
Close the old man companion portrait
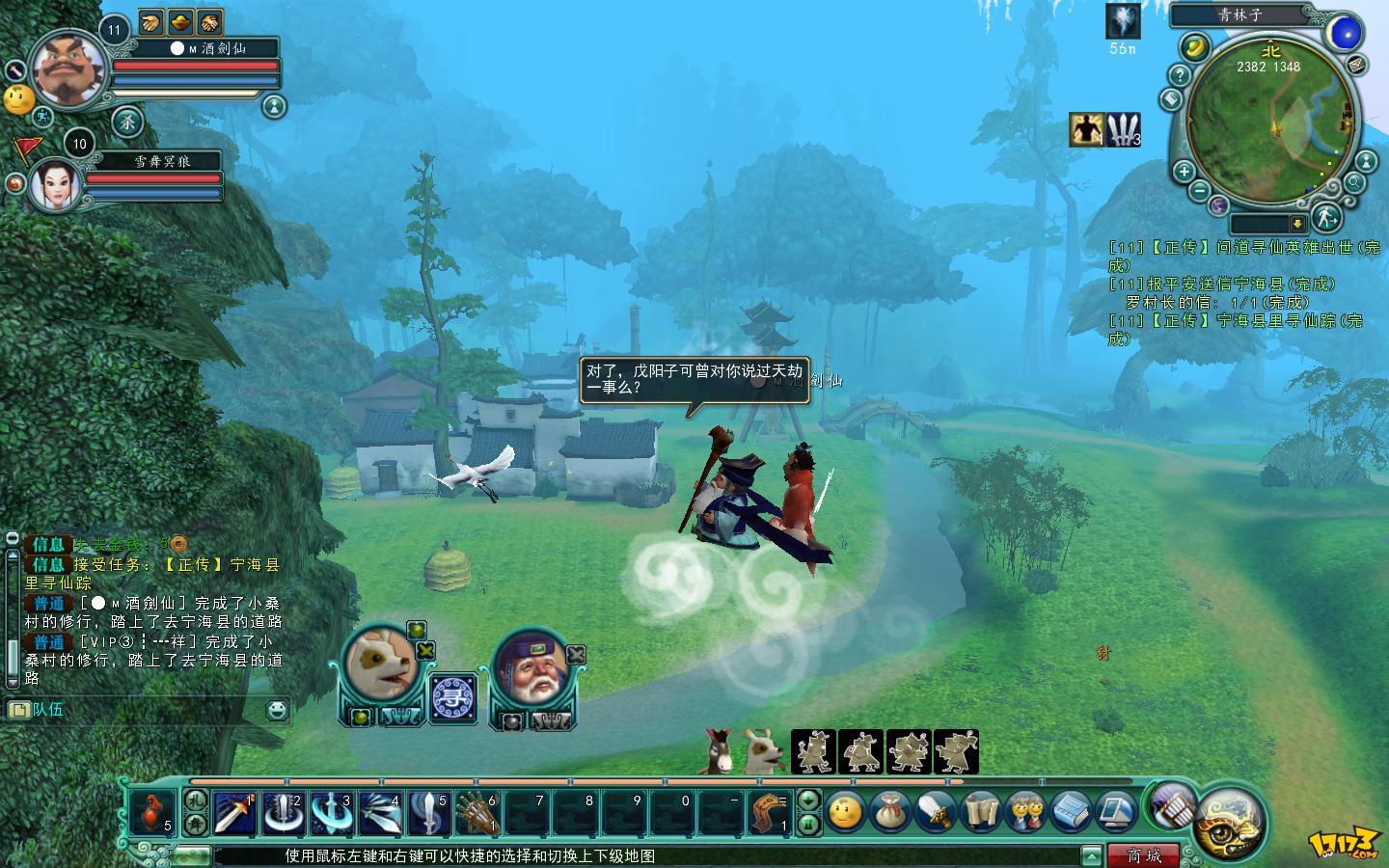click(576, 654)
